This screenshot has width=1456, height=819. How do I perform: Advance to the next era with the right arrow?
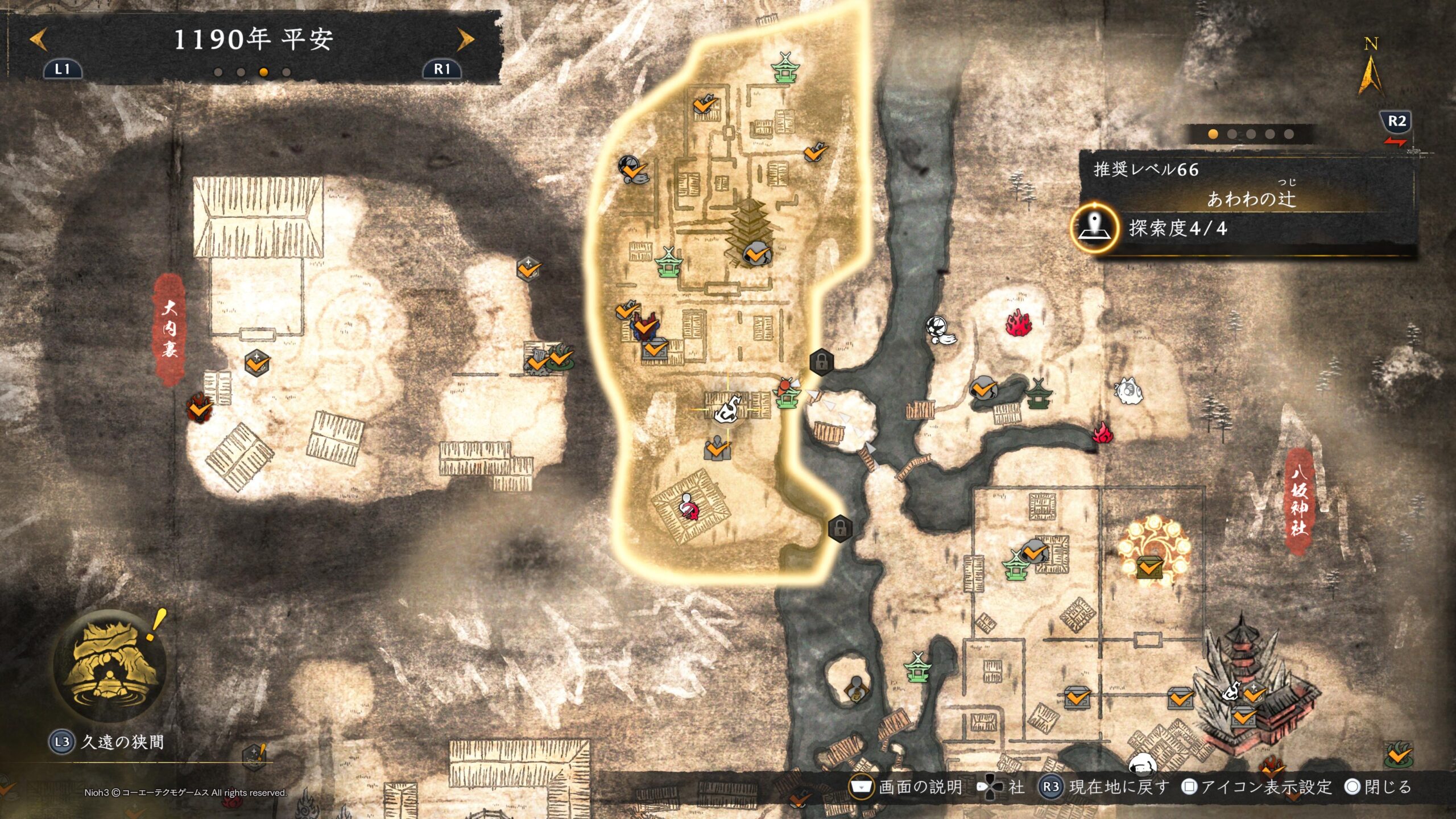tap(465, 40)
